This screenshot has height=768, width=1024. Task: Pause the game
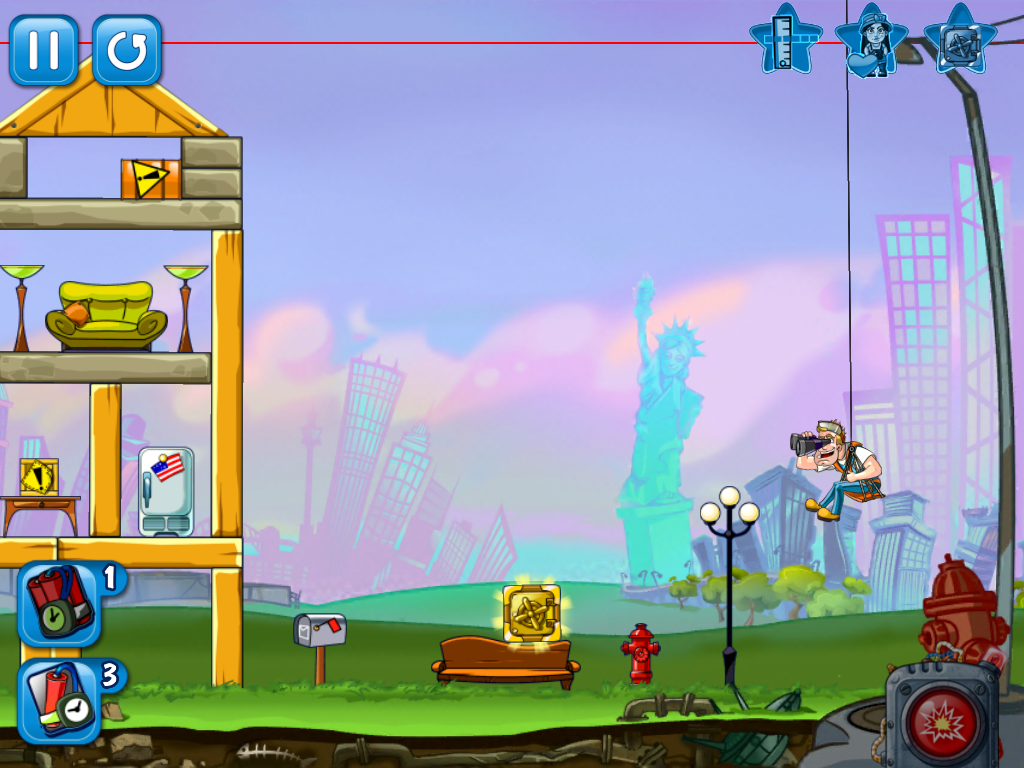44,50
